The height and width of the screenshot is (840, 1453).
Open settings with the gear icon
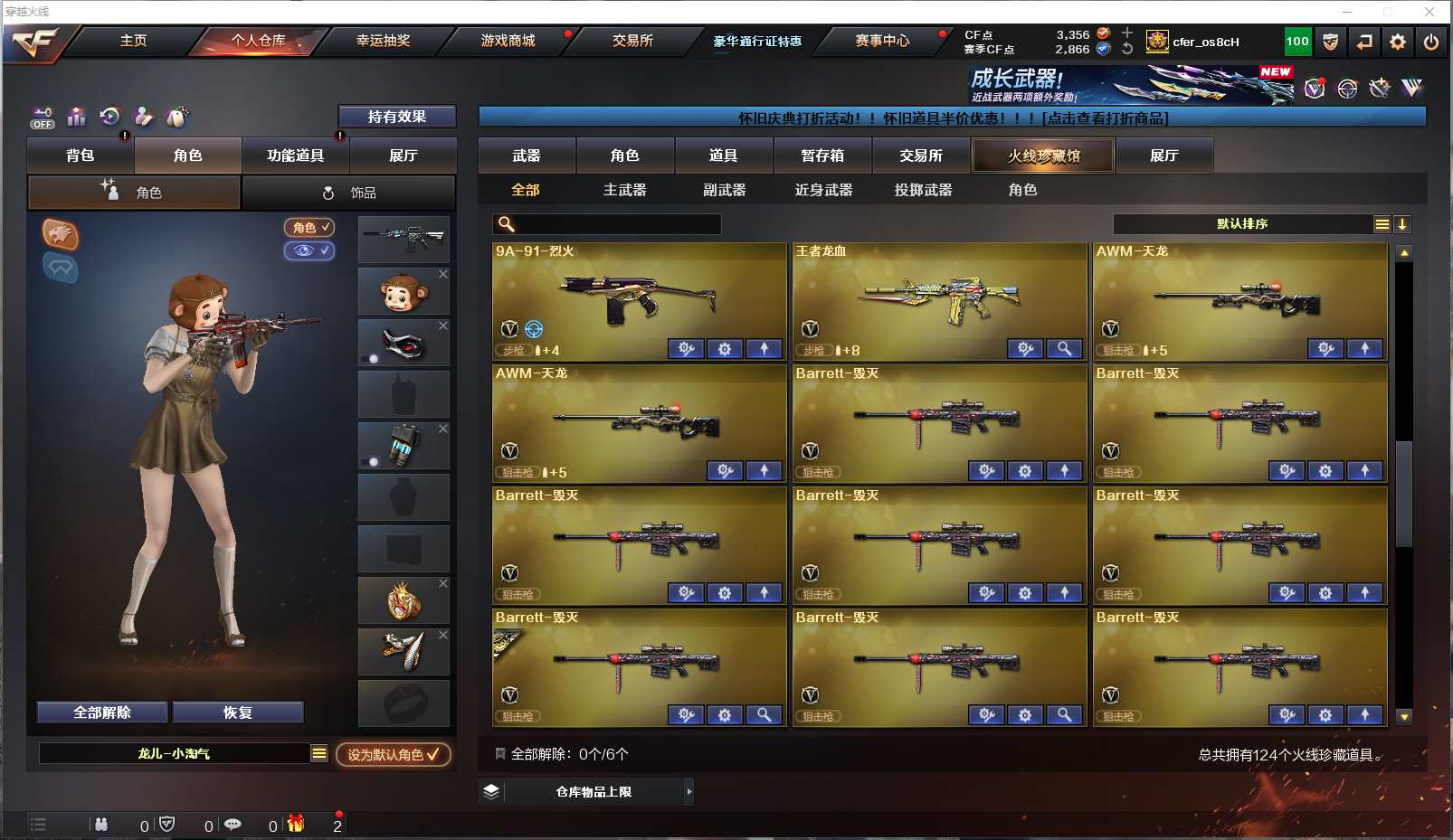[1397, 42]
